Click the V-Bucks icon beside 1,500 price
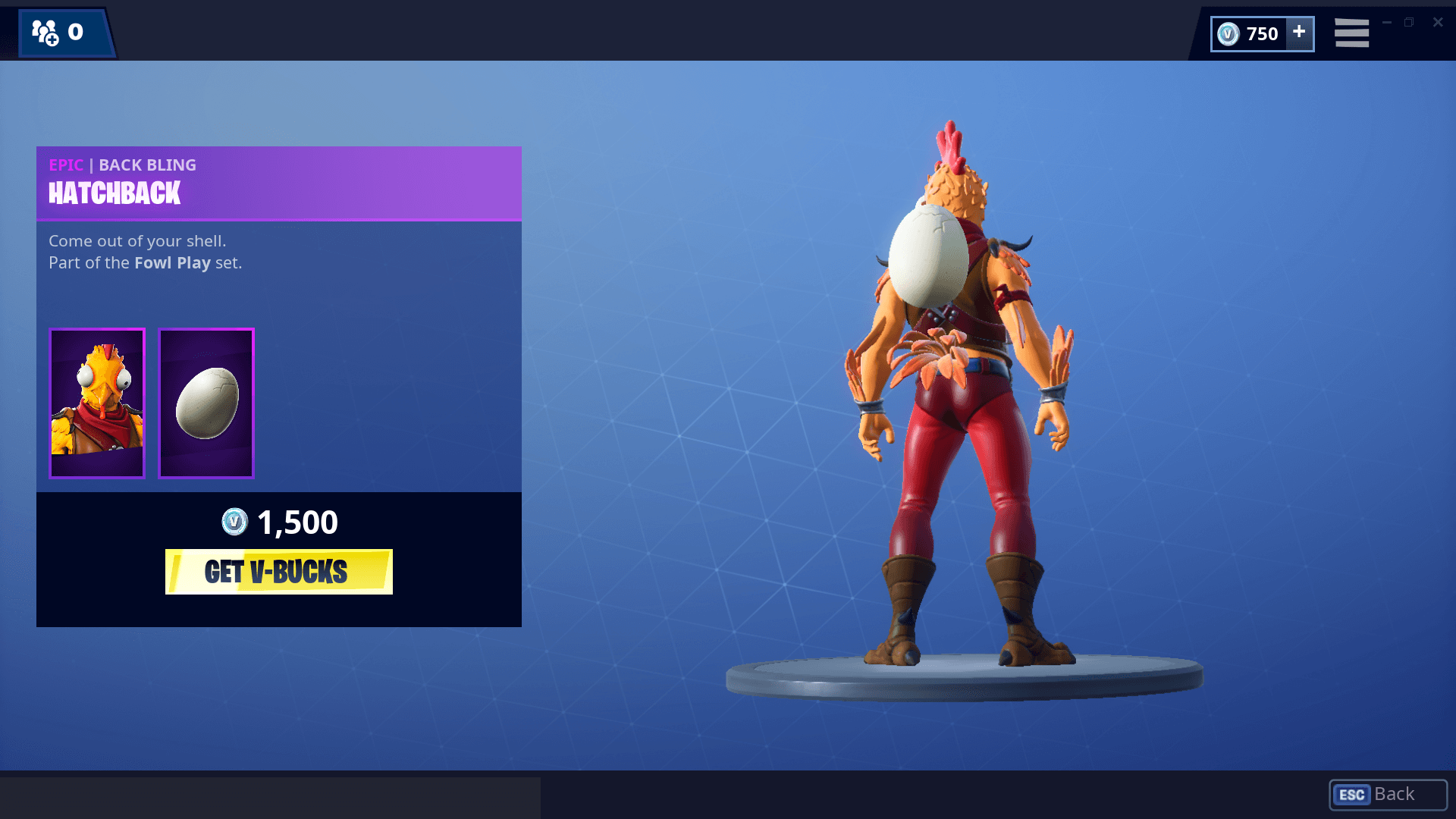1456x819 pixels. (x=236, y=522)
